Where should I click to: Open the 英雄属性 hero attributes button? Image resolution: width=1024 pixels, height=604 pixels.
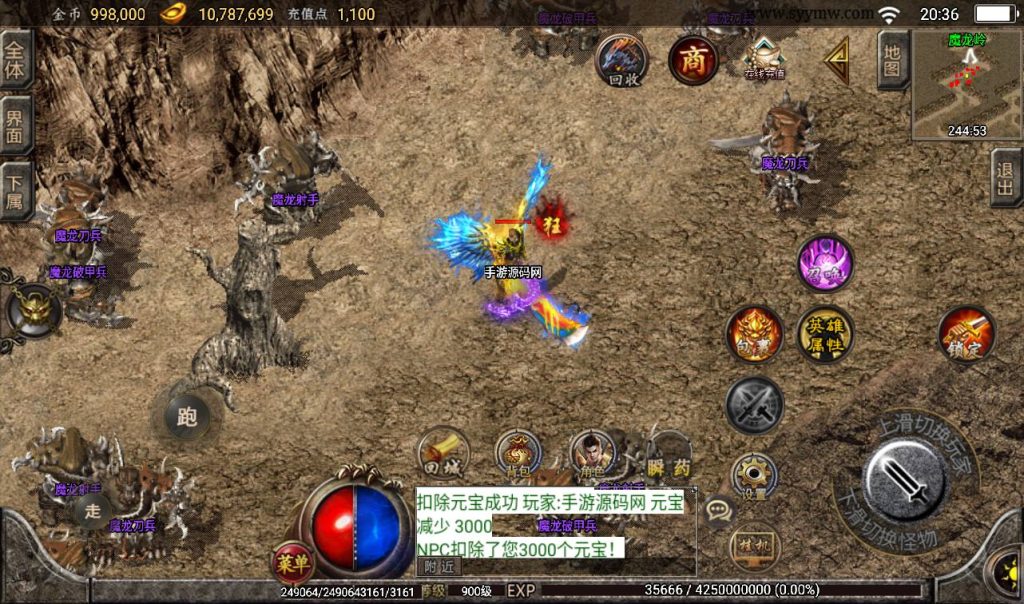click(x=825, y=334)
